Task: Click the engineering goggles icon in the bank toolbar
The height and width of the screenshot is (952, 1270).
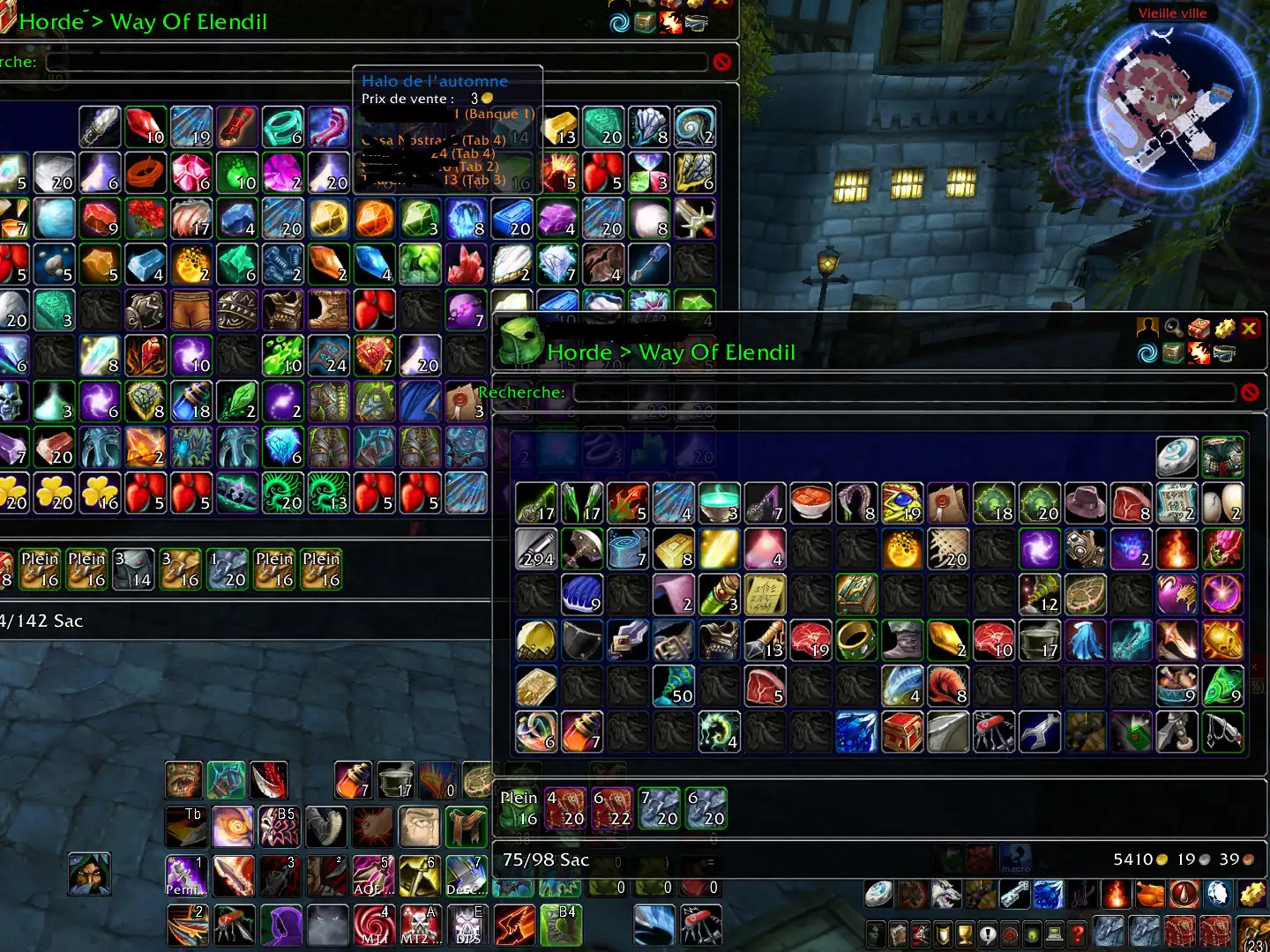Action: [x=1224, y=353]
